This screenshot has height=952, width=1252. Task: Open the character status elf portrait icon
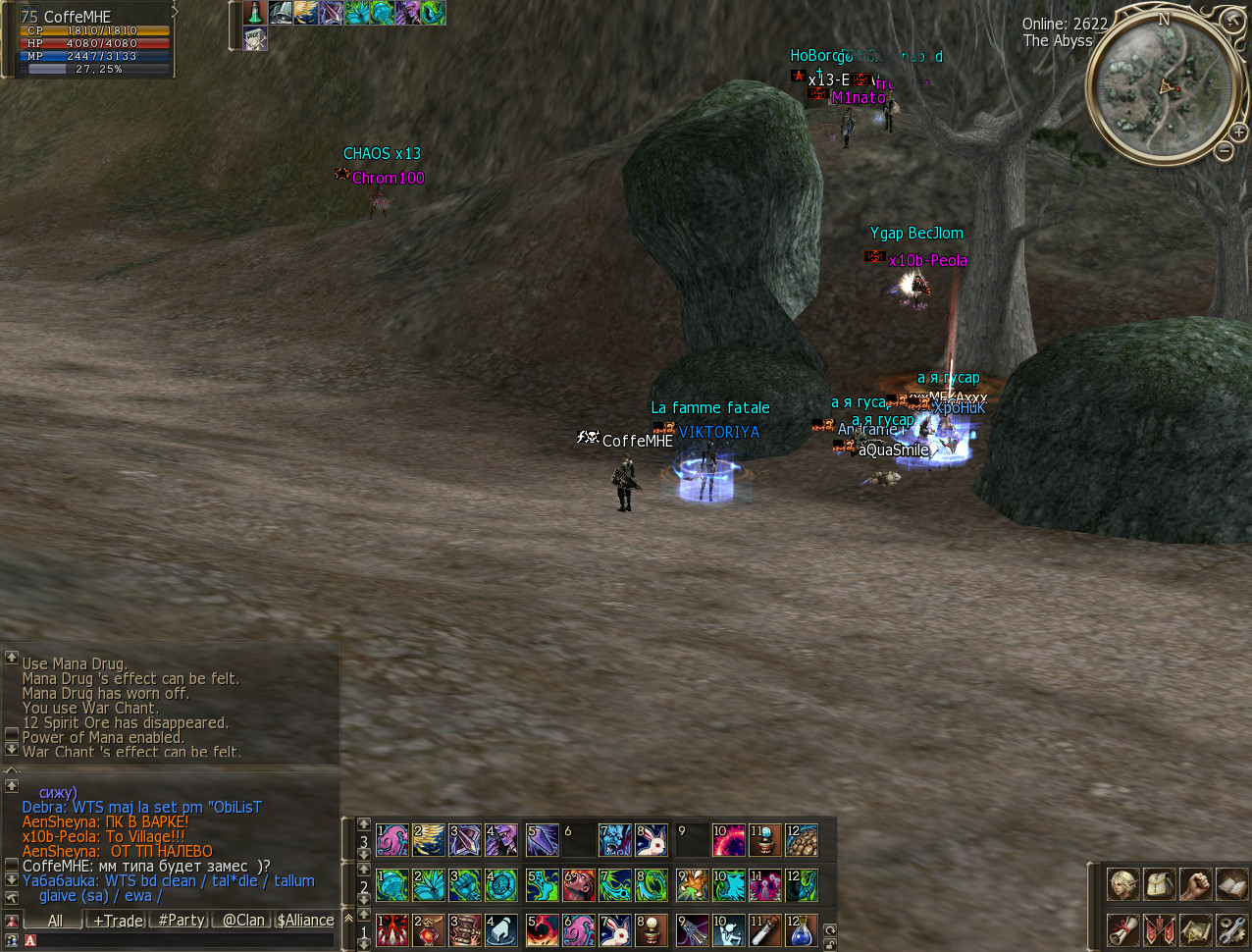pos(1123,884)
